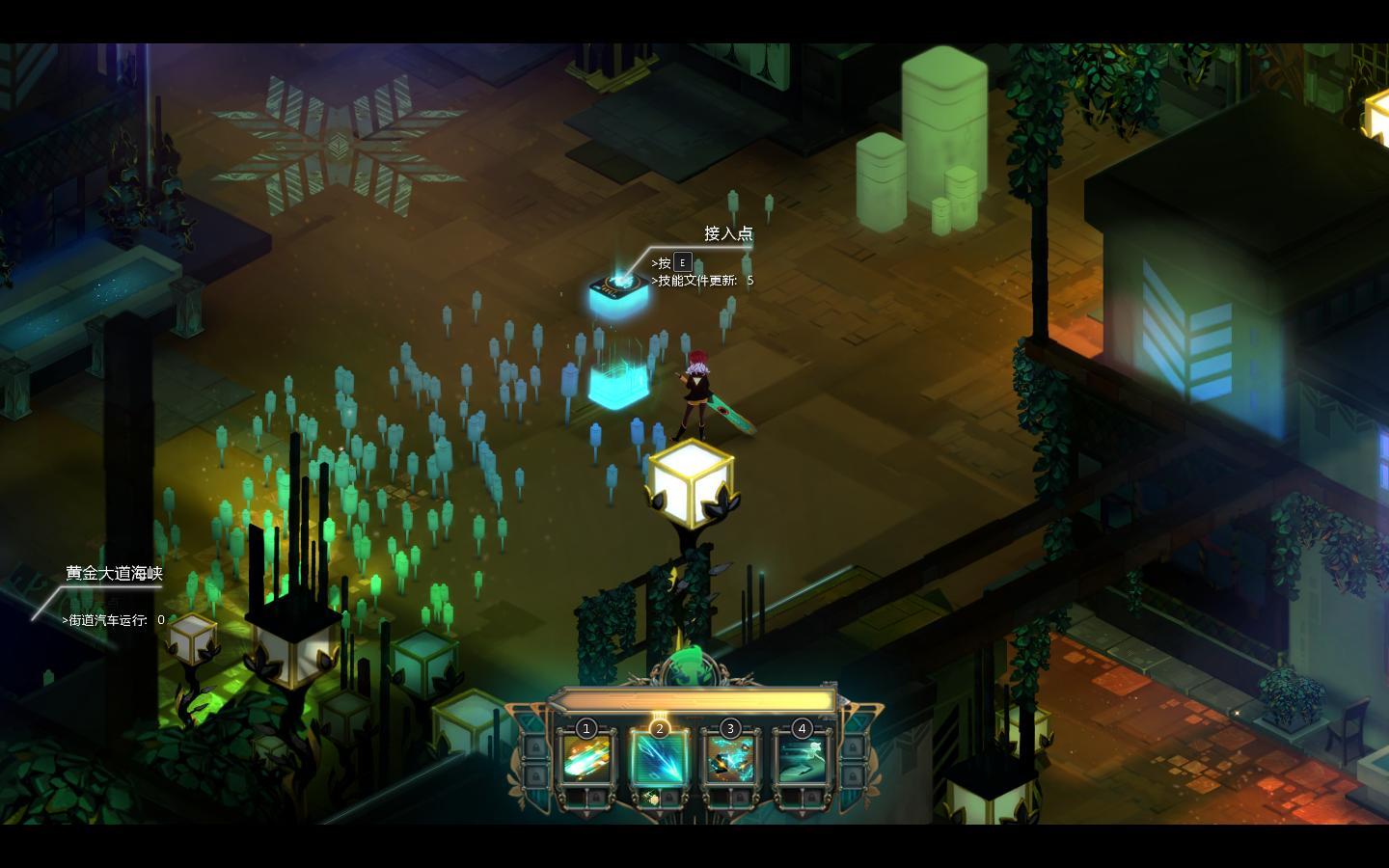This screenshot has width=1389, height=868.
Task: Select ability slot 1 with orange-green streak
Action: click(587, 760)
